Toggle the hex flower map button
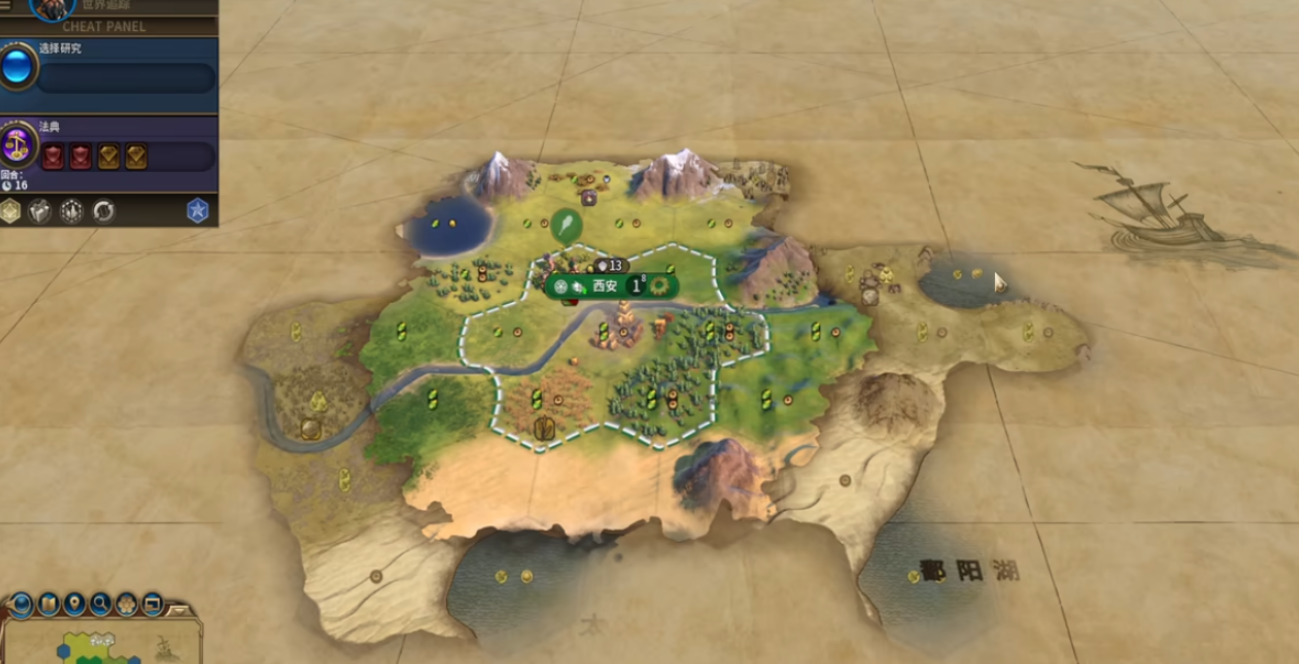 pos(126,604)
